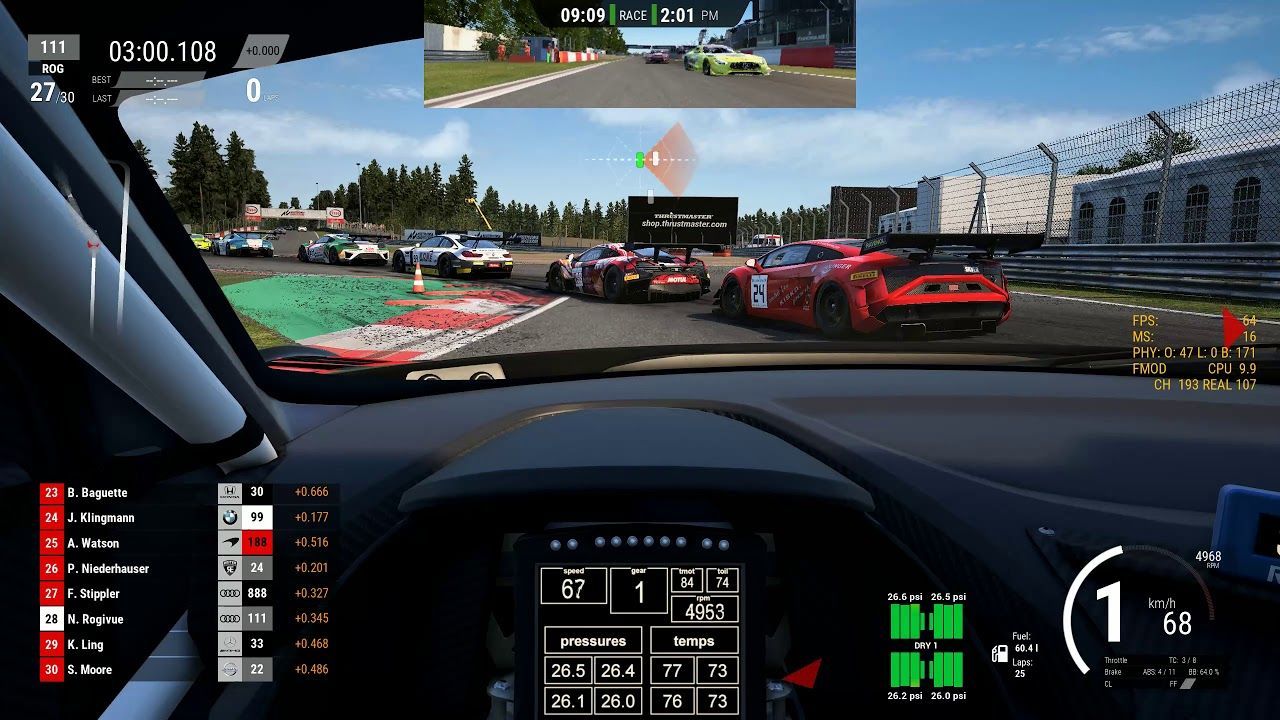
Task: Toggle the ABS 4/11 indicator
Action: (1159, 672)
